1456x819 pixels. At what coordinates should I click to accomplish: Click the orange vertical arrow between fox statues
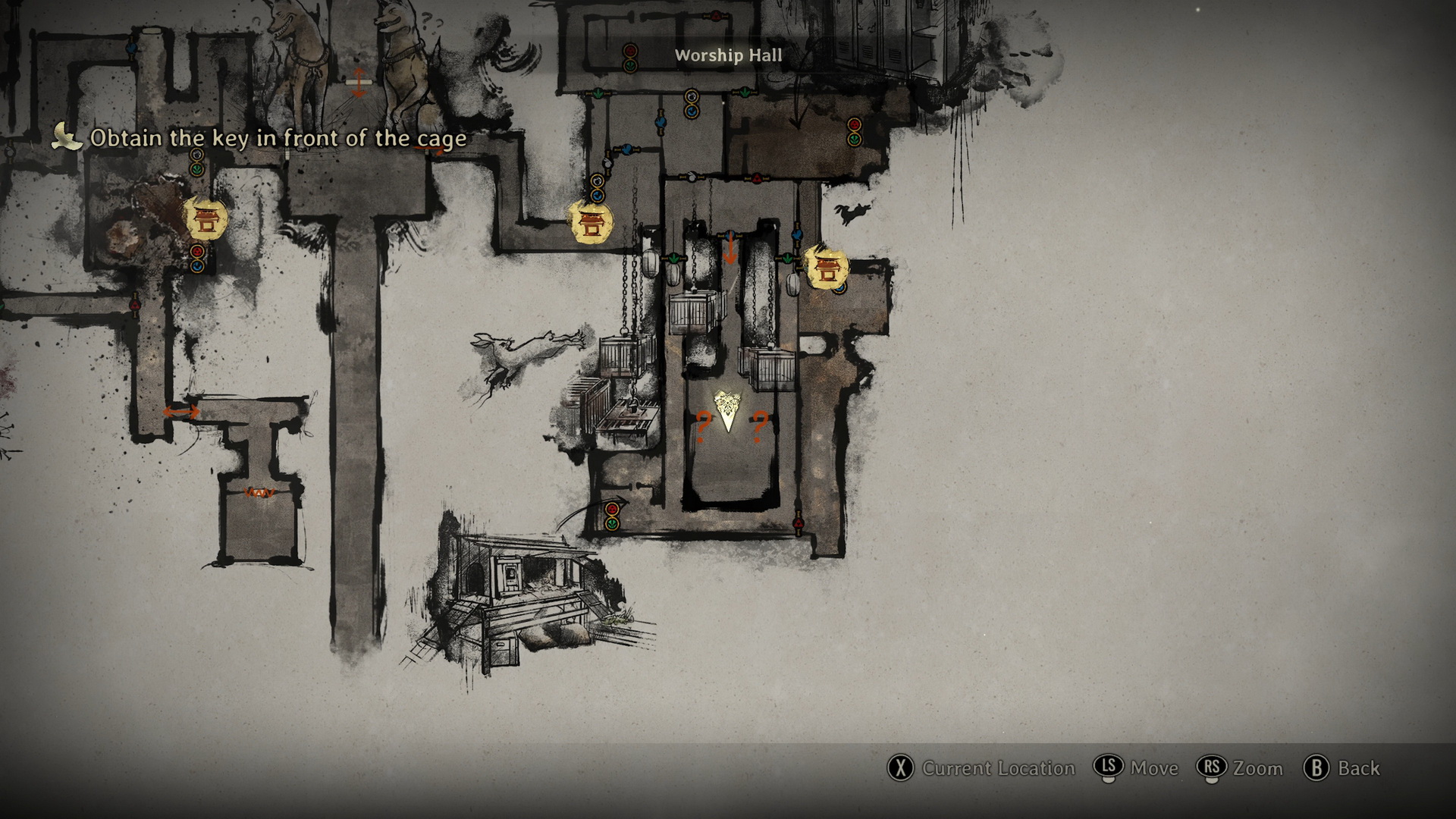359,82
